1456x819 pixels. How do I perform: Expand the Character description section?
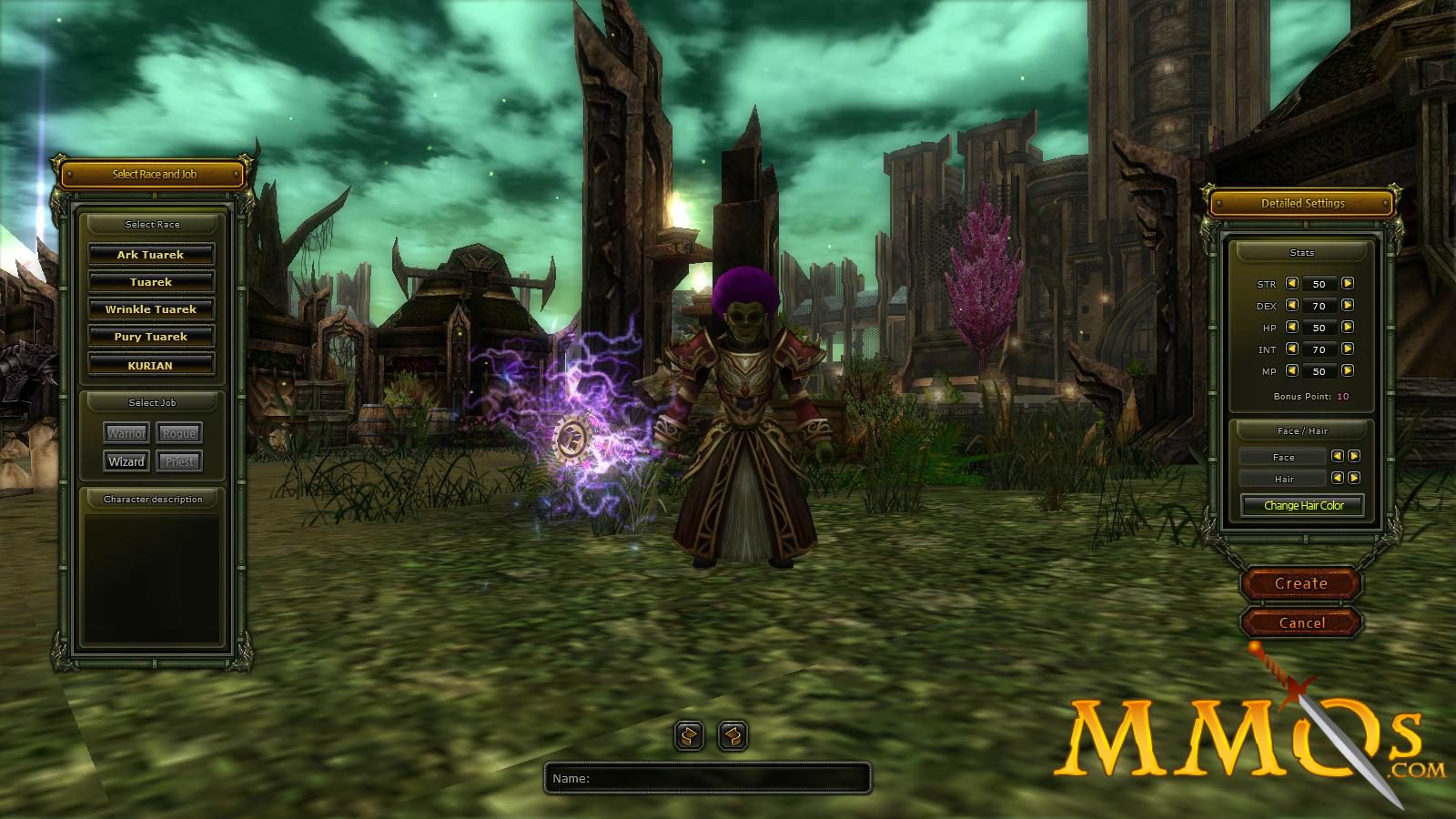pos(152,499)
